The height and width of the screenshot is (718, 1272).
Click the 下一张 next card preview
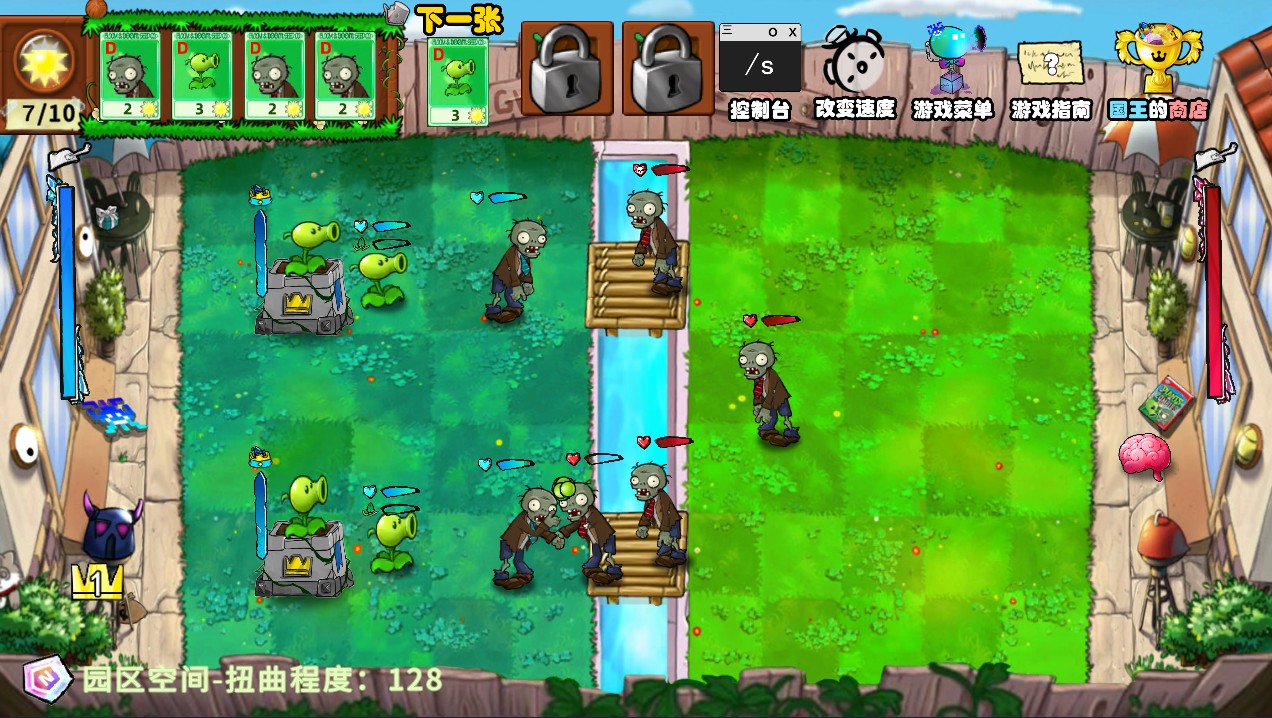458,81
